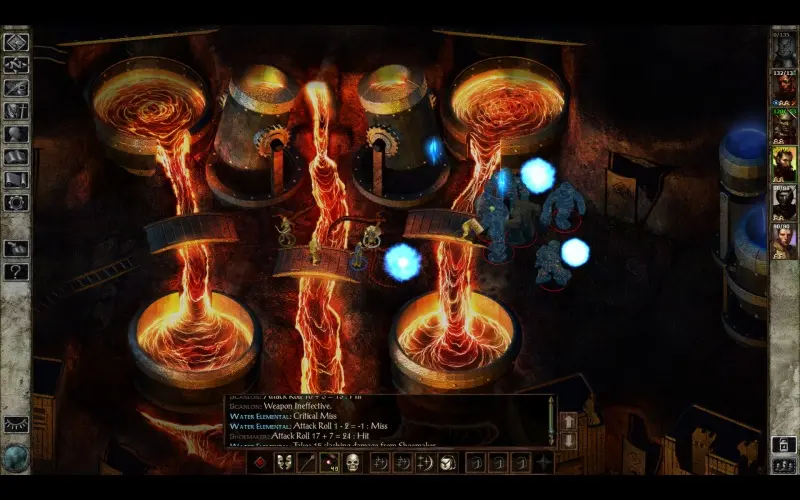Activate the Talk masks button

click(x=284, y=462)
